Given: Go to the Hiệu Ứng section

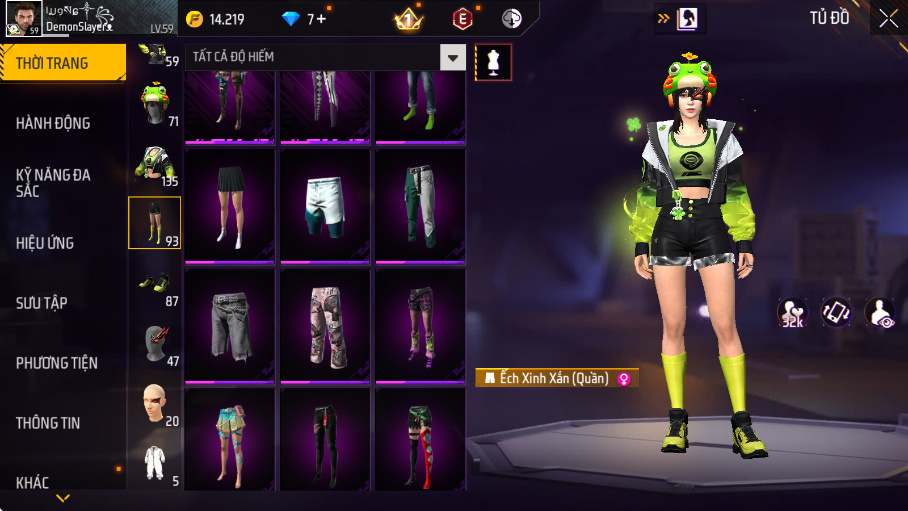Looking at the screenshot, I should pos(46,243).
